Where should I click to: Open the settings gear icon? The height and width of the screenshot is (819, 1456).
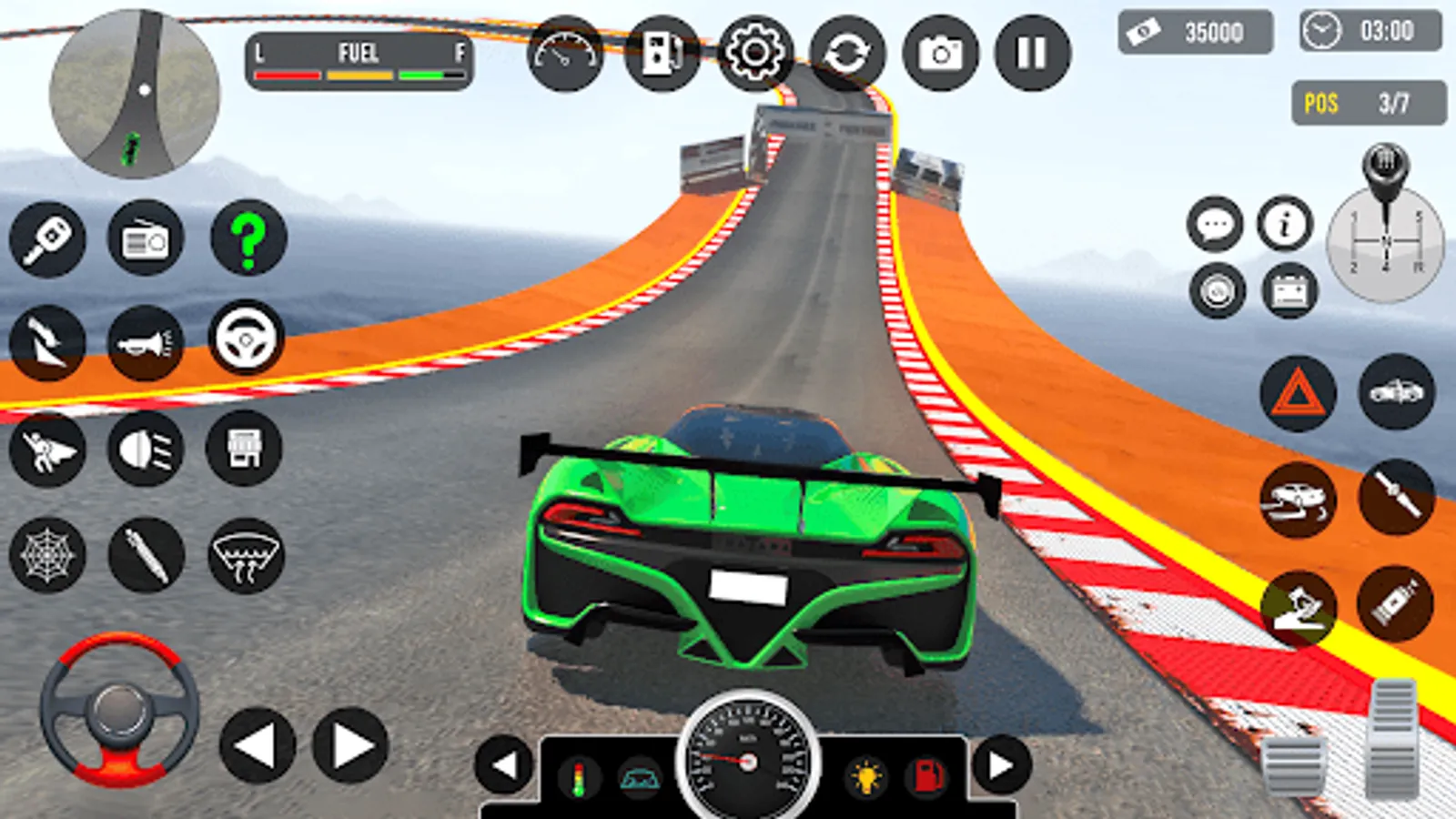pyautogui.click(x=754, y=53)
